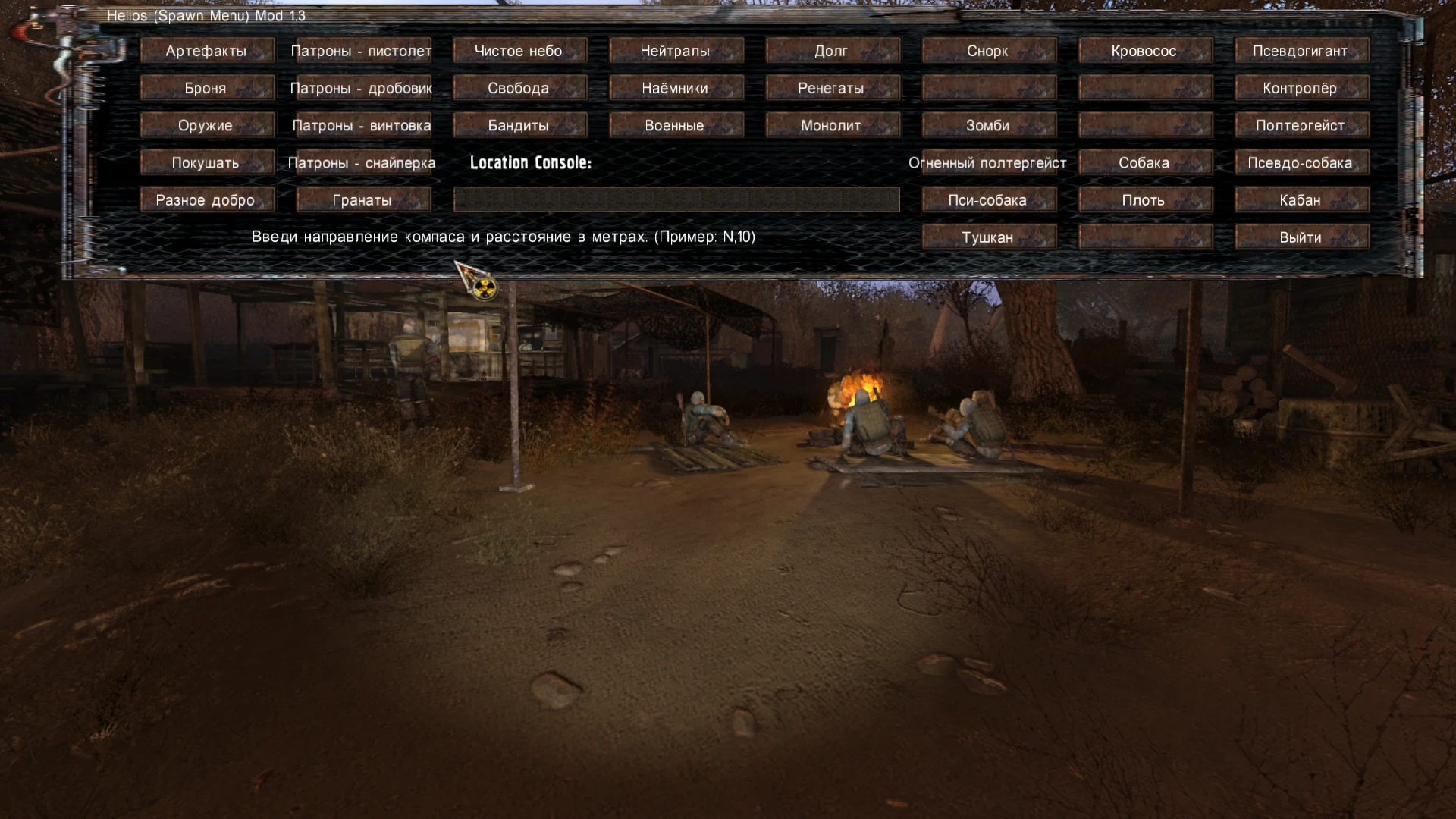
Task: Select the Броня category
Action: [x=207, y=87]
